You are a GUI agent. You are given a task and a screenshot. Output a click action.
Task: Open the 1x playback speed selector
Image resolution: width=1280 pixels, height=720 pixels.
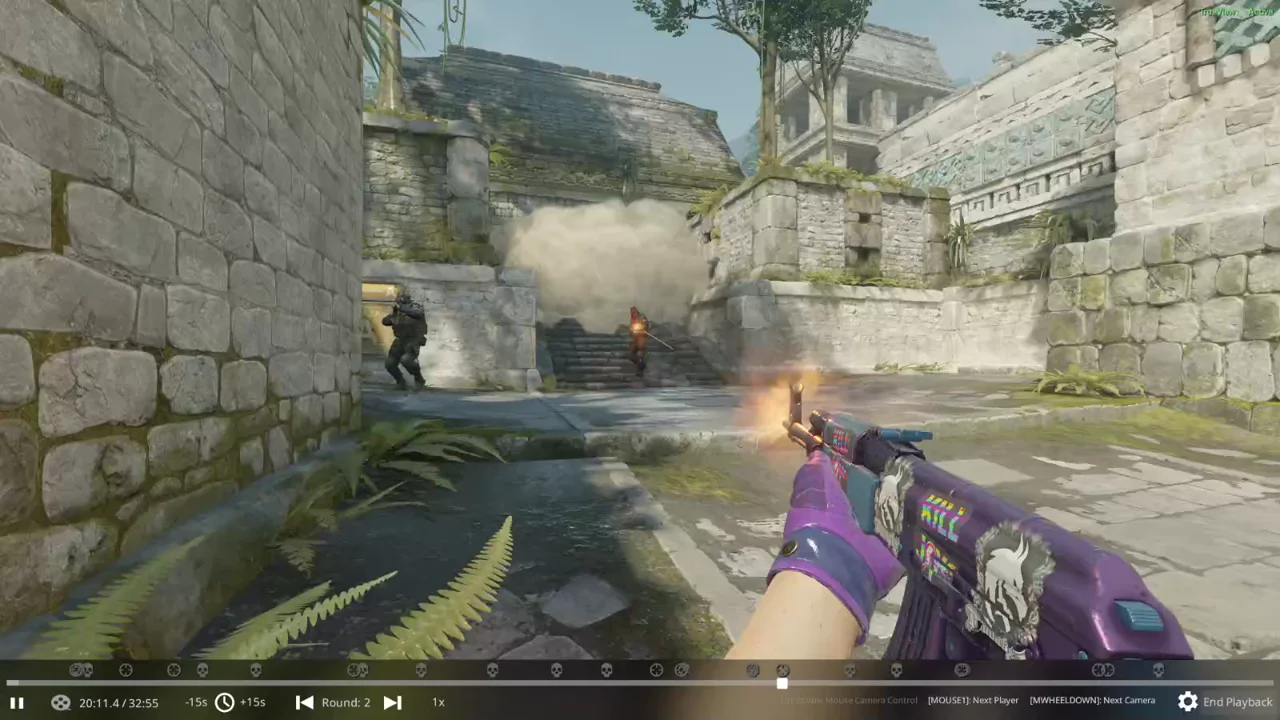coord(437,702)
